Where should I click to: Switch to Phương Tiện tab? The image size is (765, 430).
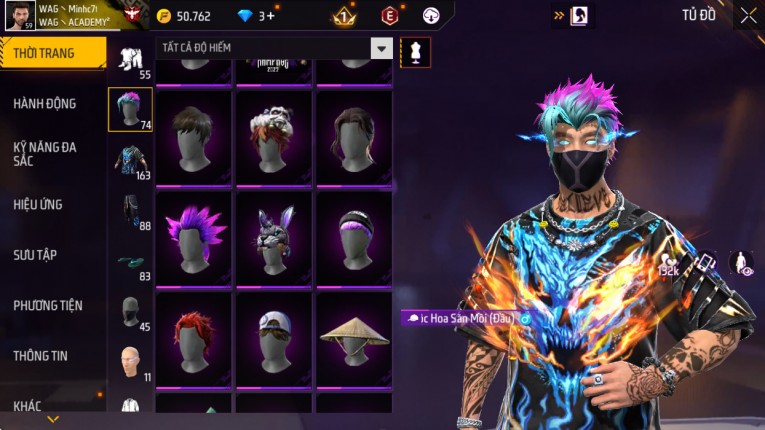[48, 305]
